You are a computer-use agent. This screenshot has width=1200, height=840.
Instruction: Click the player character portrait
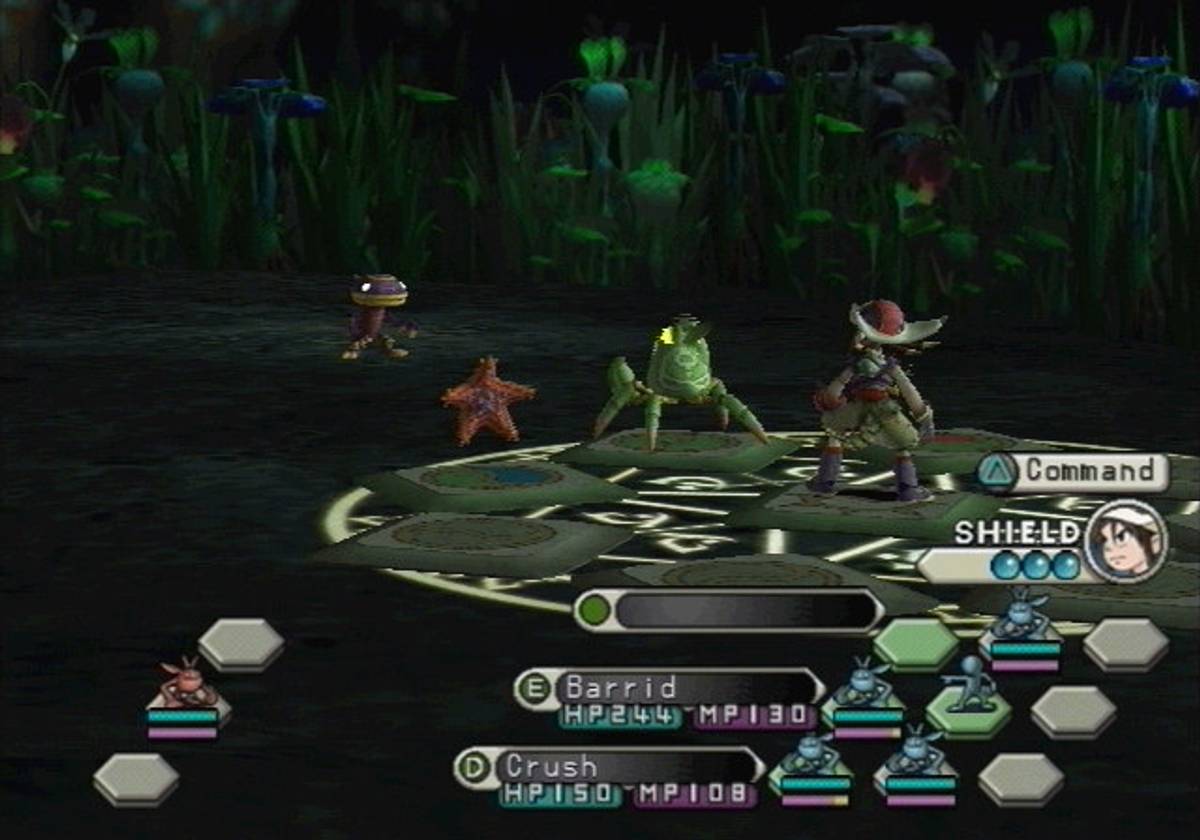click(x=1126, y=541)
